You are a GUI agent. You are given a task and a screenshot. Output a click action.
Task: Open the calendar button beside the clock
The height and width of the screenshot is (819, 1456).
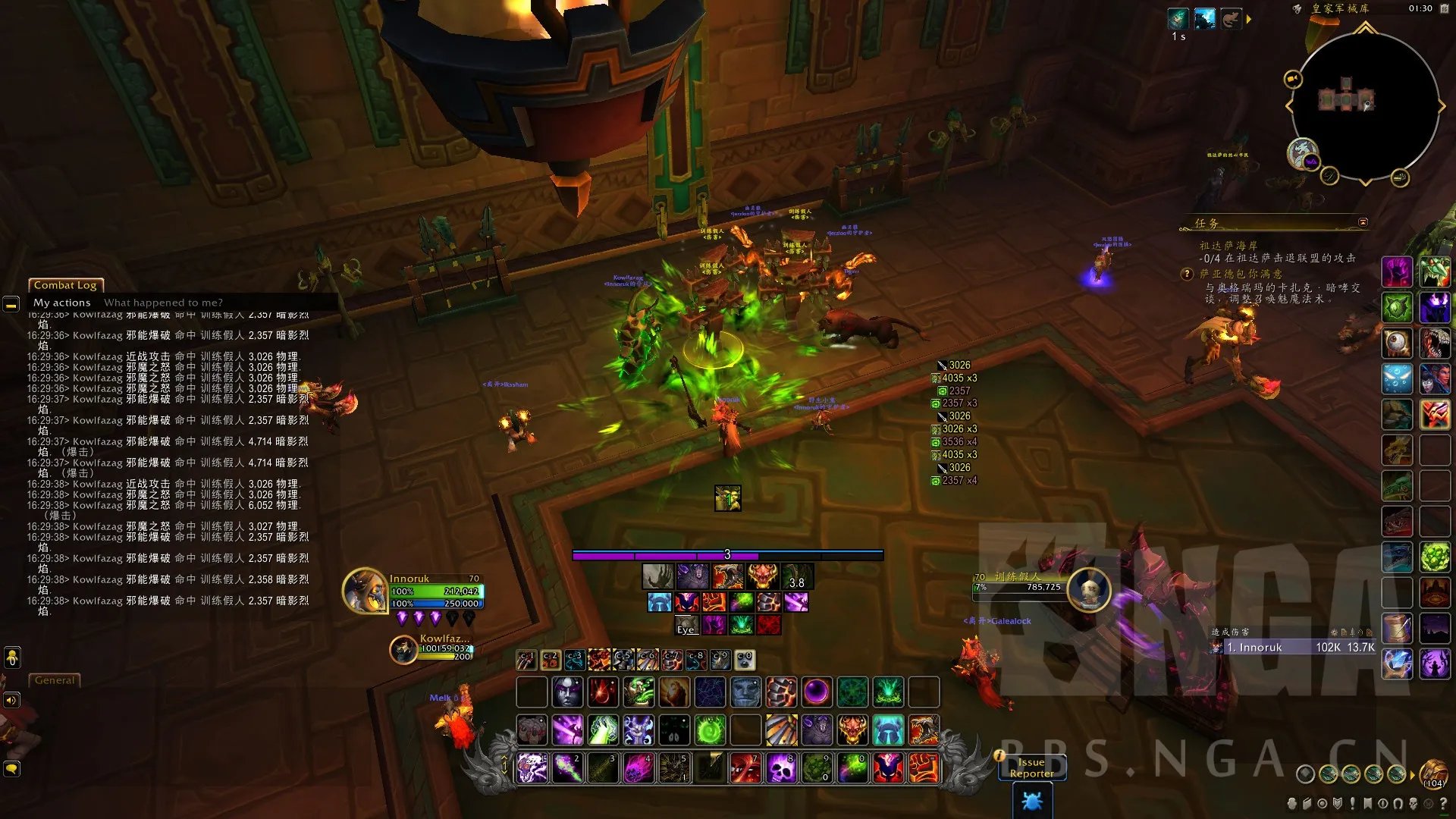click(x=1444, y=8)
